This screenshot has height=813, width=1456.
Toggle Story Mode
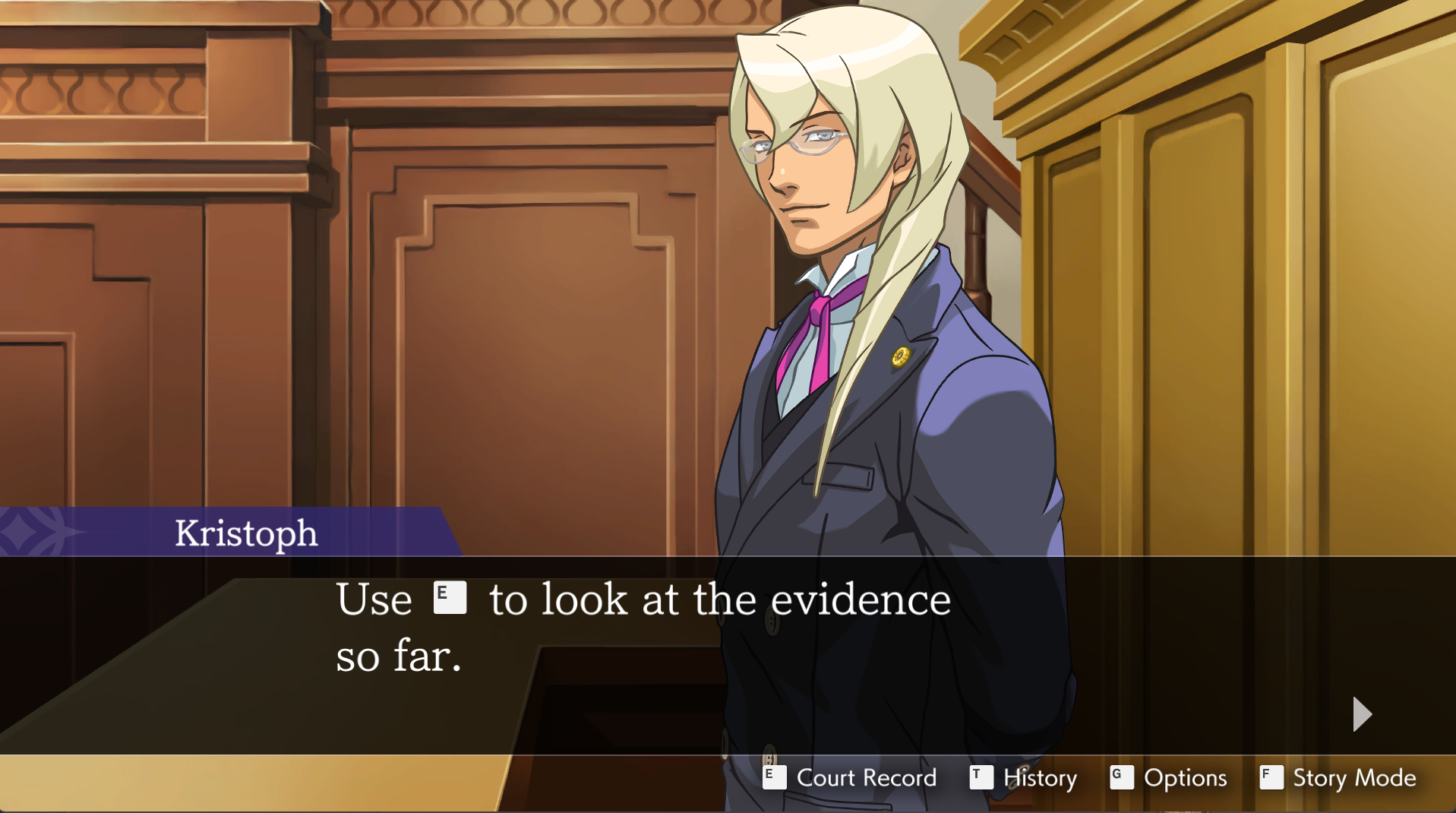pos(1338,777)
